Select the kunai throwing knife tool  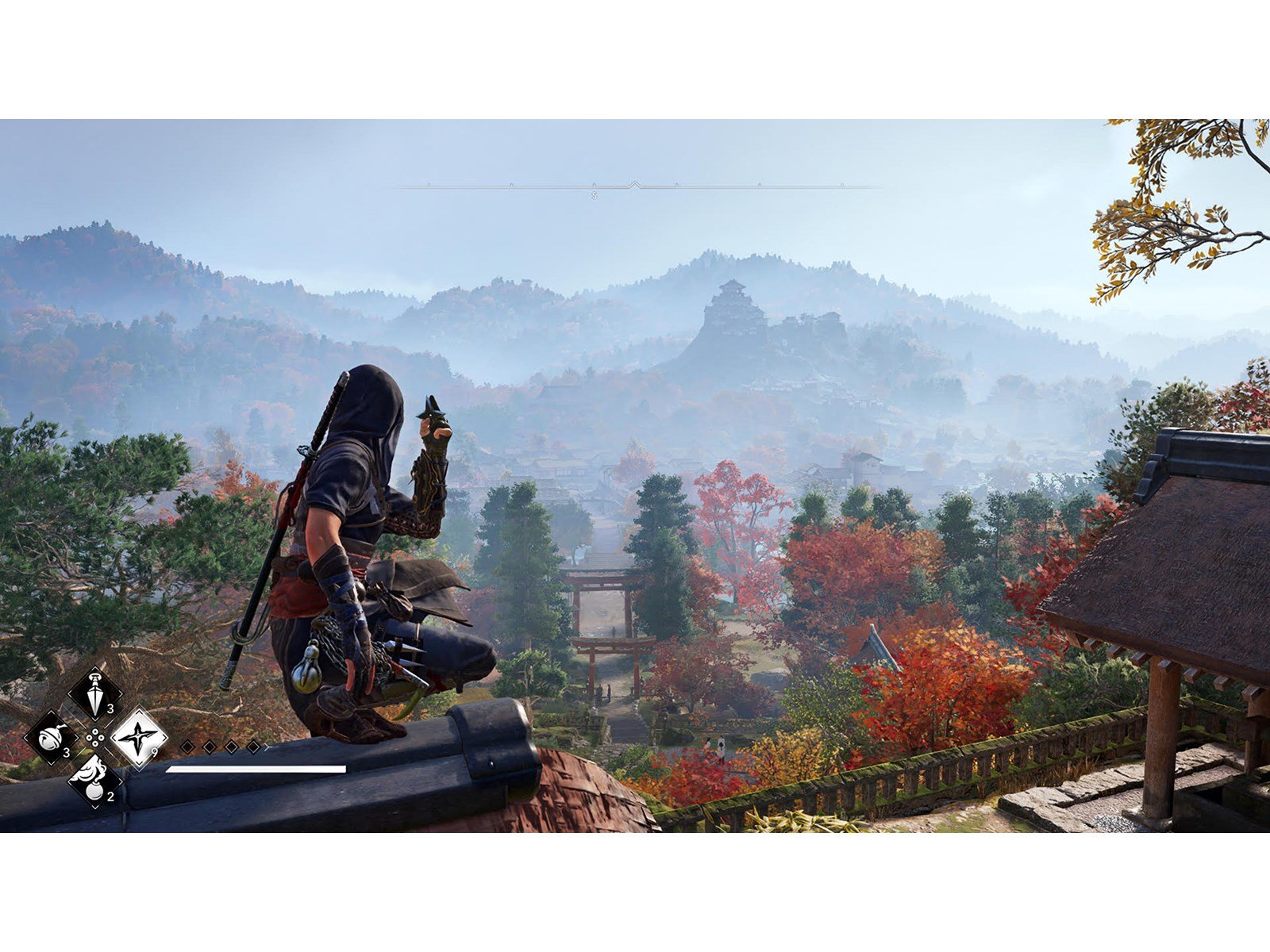click(95, 693)
